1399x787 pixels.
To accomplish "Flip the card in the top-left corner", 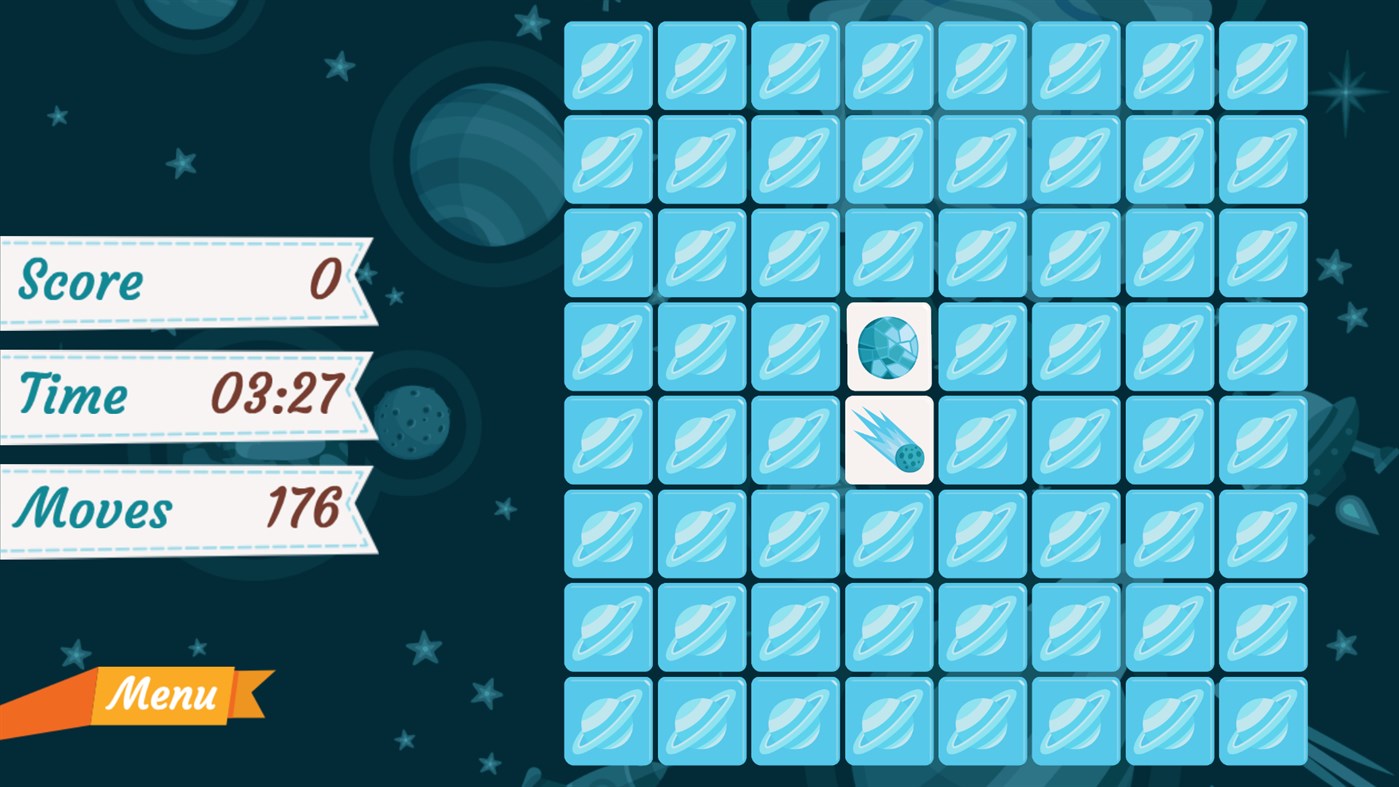I will [x=607, y=65].
